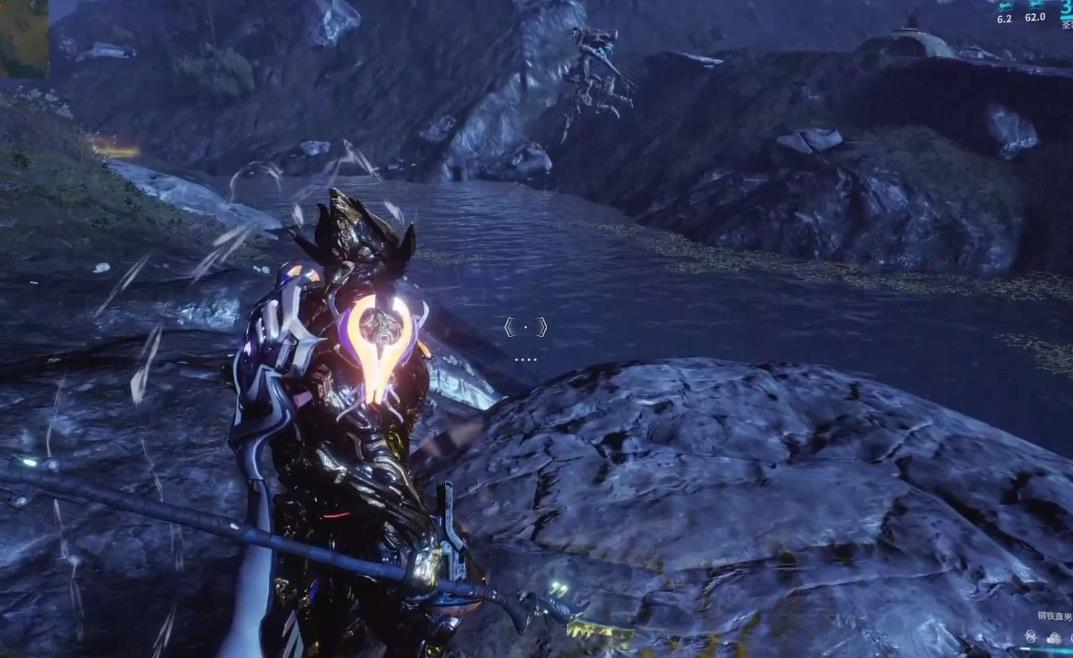Open the minimap in the corner

pyautogui.click(x=23, y=38)
